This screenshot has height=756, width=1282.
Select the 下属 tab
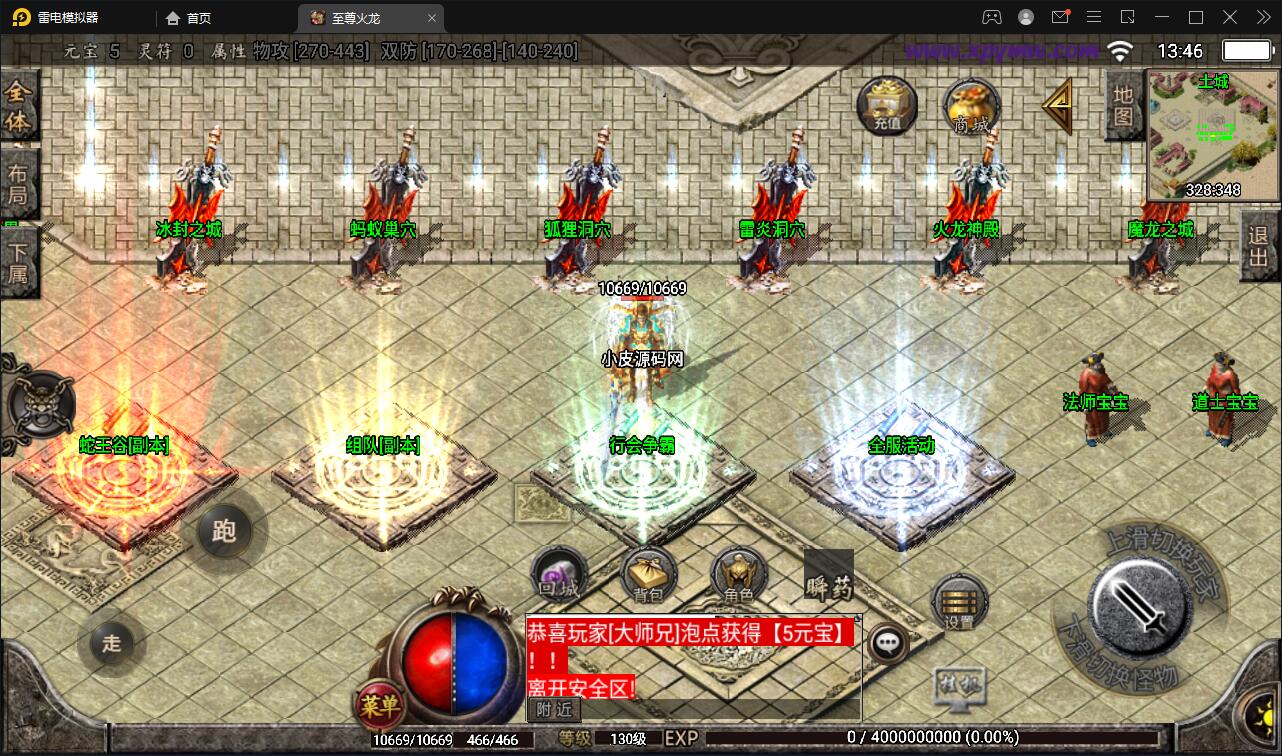point(19,260)
